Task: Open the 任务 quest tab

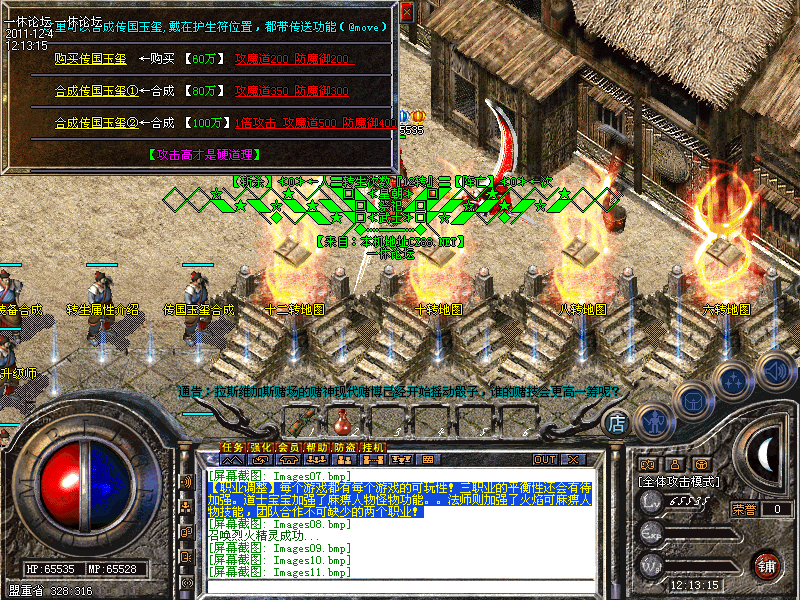Action: click(x=232, y=447)
